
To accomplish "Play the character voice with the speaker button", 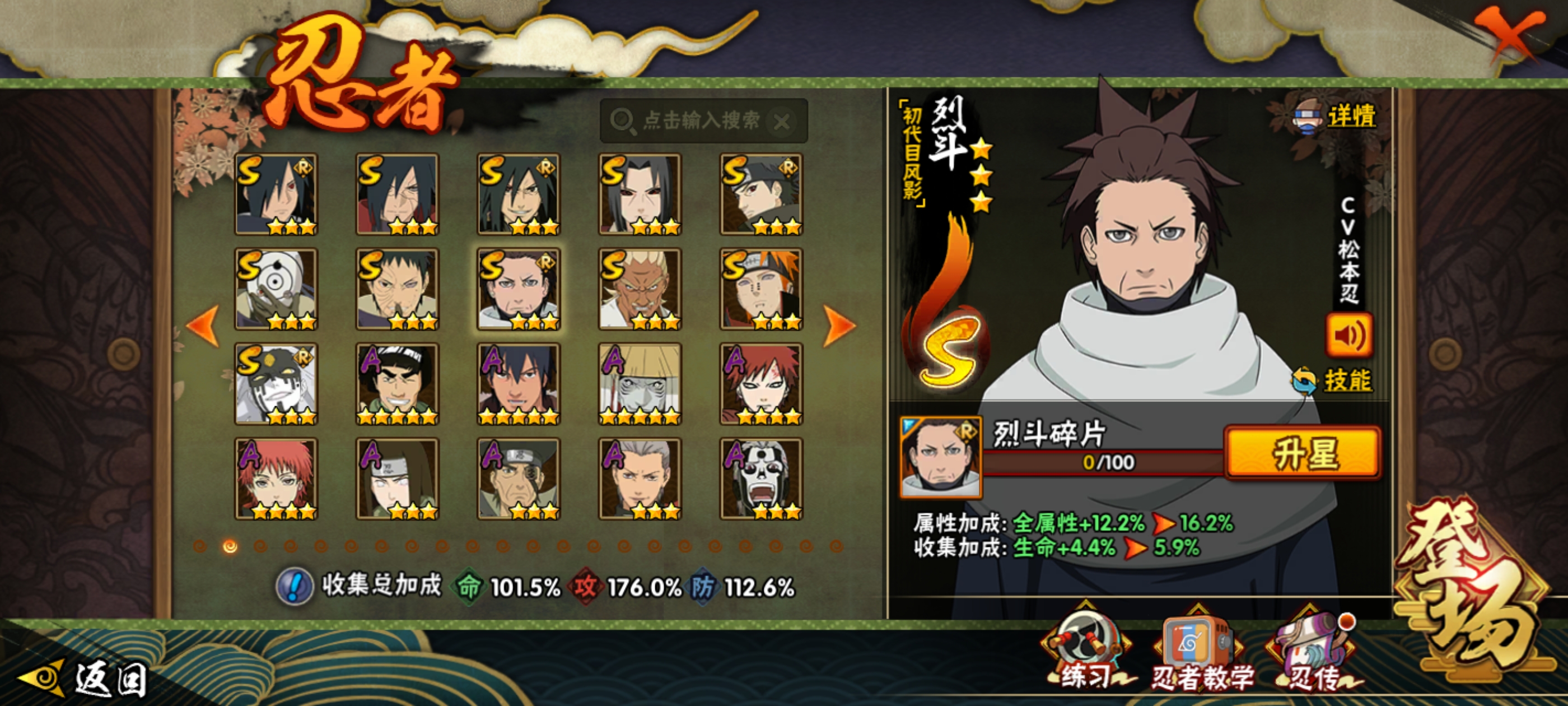I will pyautogui.click(x=1349, y=335).
